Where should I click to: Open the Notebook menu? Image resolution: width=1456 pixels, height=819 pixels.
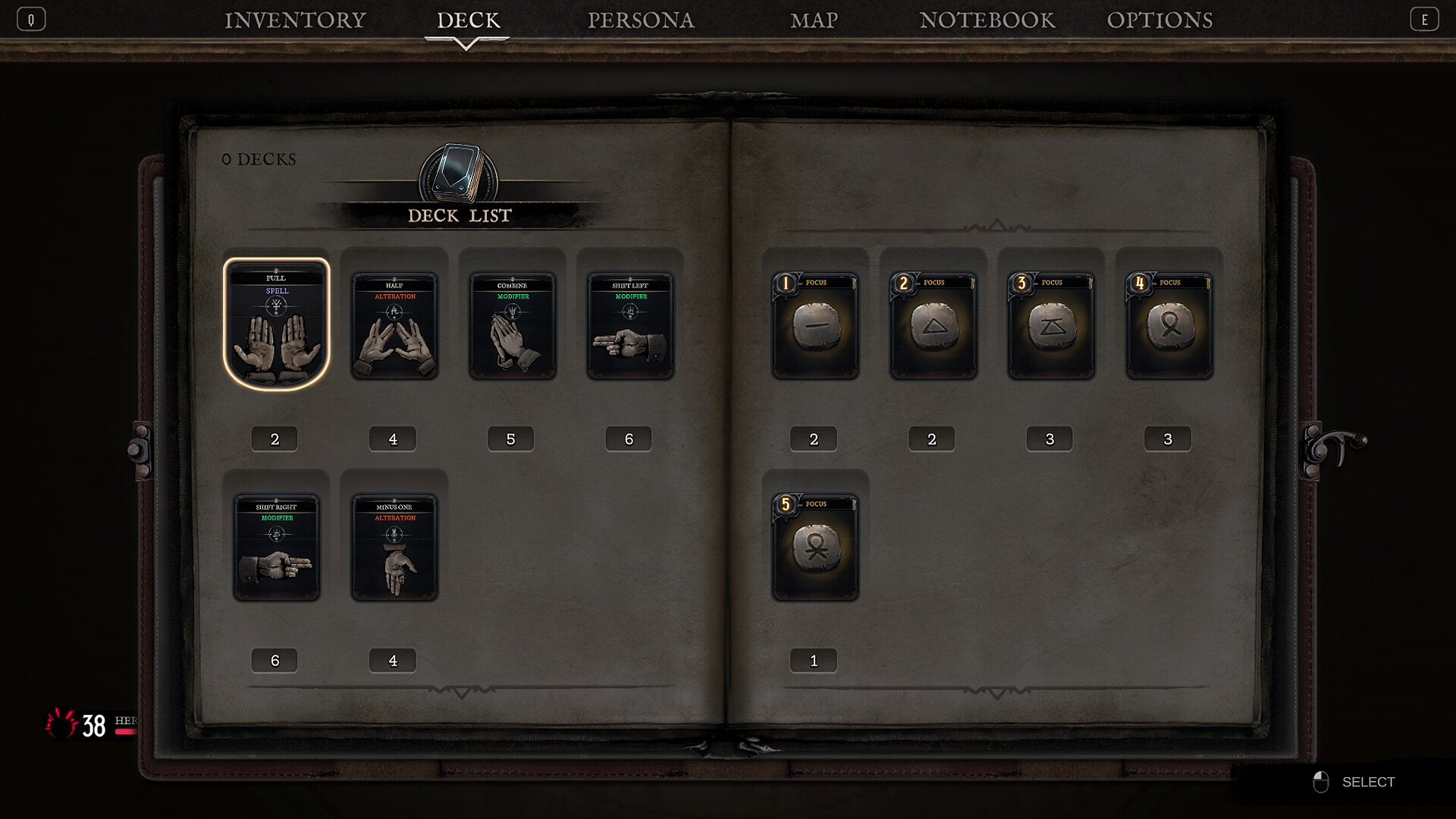click(x=987, y=20)
